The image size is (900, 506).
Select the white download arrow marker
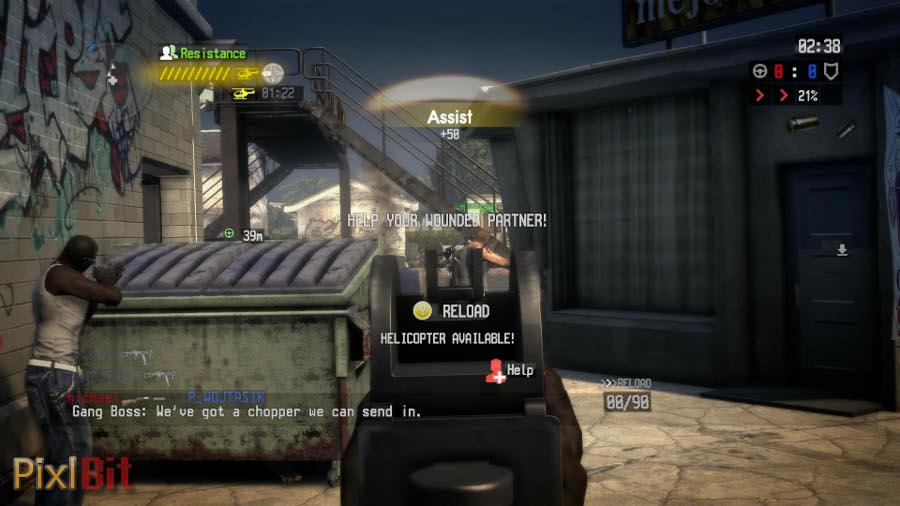click(842, 249)
